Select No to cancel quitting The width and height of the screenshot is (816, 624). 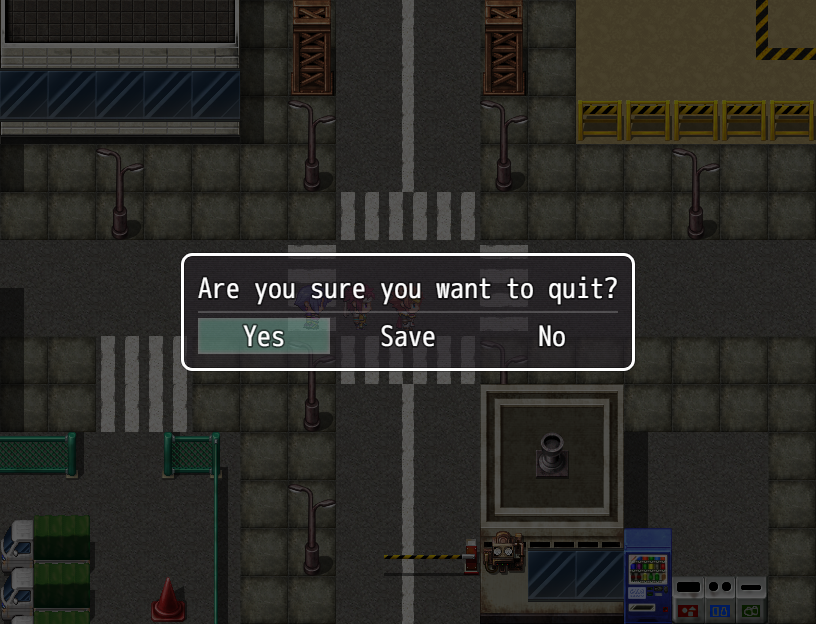pyautogui.click(x=551, y=337)
